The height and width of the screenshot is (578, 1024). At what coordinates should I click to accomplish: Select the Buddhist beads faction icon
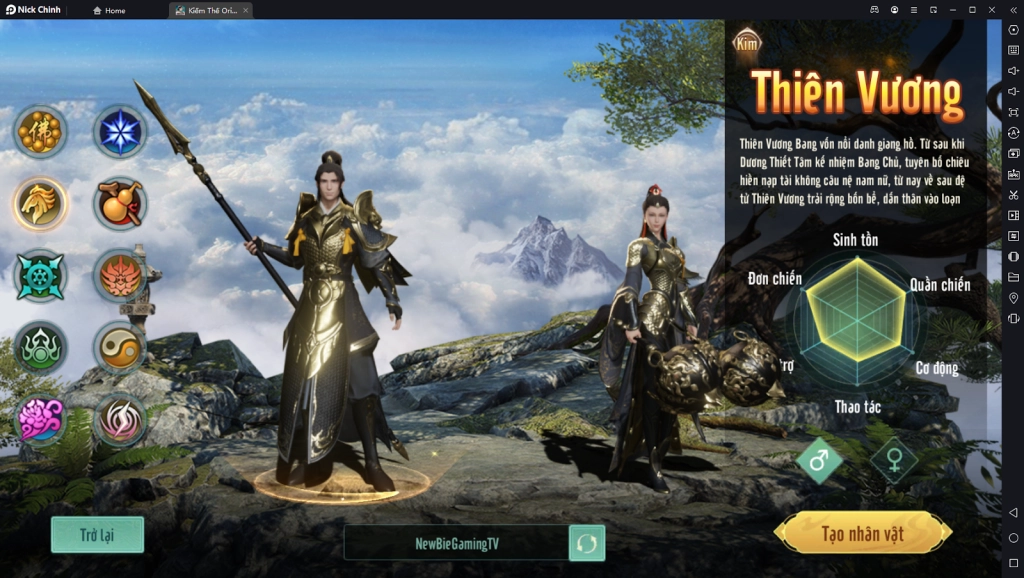point(40,131)
